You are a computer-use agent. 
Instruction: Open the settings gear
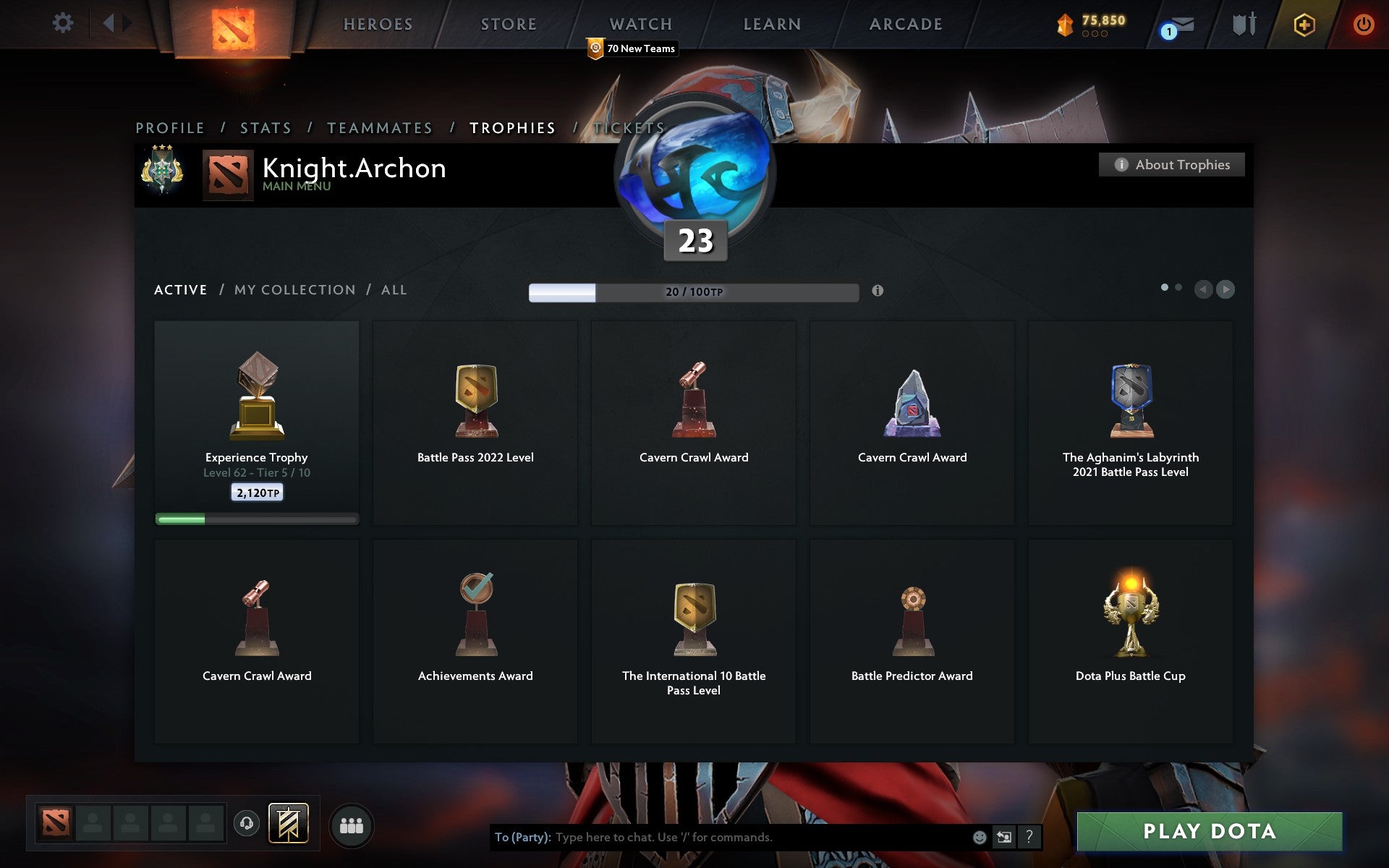click(64, 23)
